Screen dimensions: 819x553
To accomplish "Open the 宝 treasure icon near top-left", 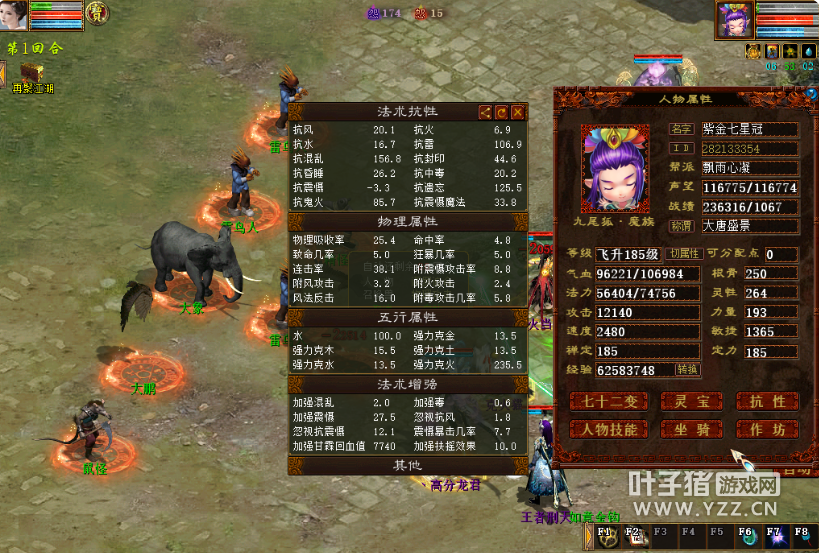I will point(97,13).
